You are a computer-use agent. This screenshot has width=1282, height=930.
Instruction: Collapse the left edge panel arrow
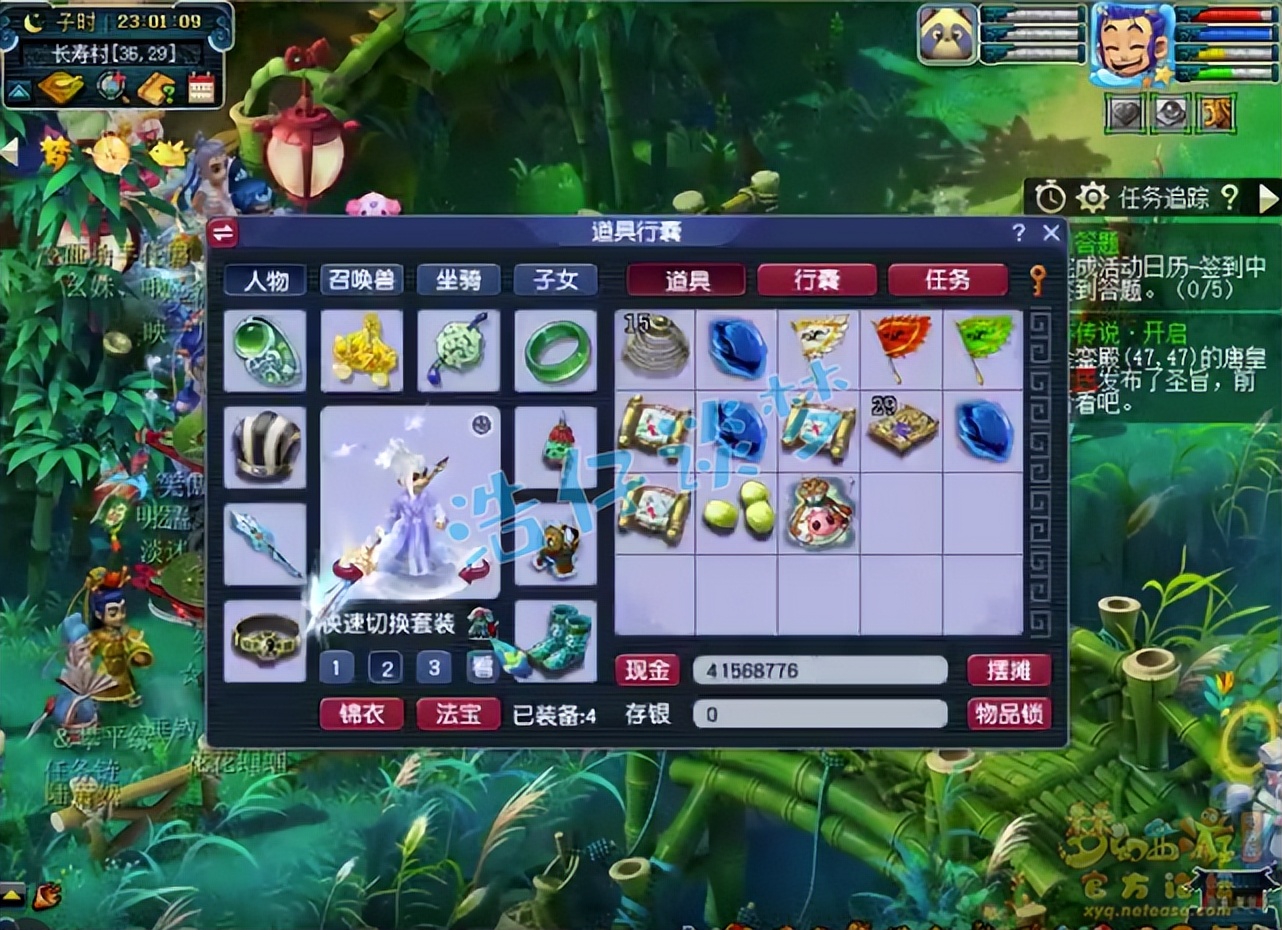coord(8,152)
